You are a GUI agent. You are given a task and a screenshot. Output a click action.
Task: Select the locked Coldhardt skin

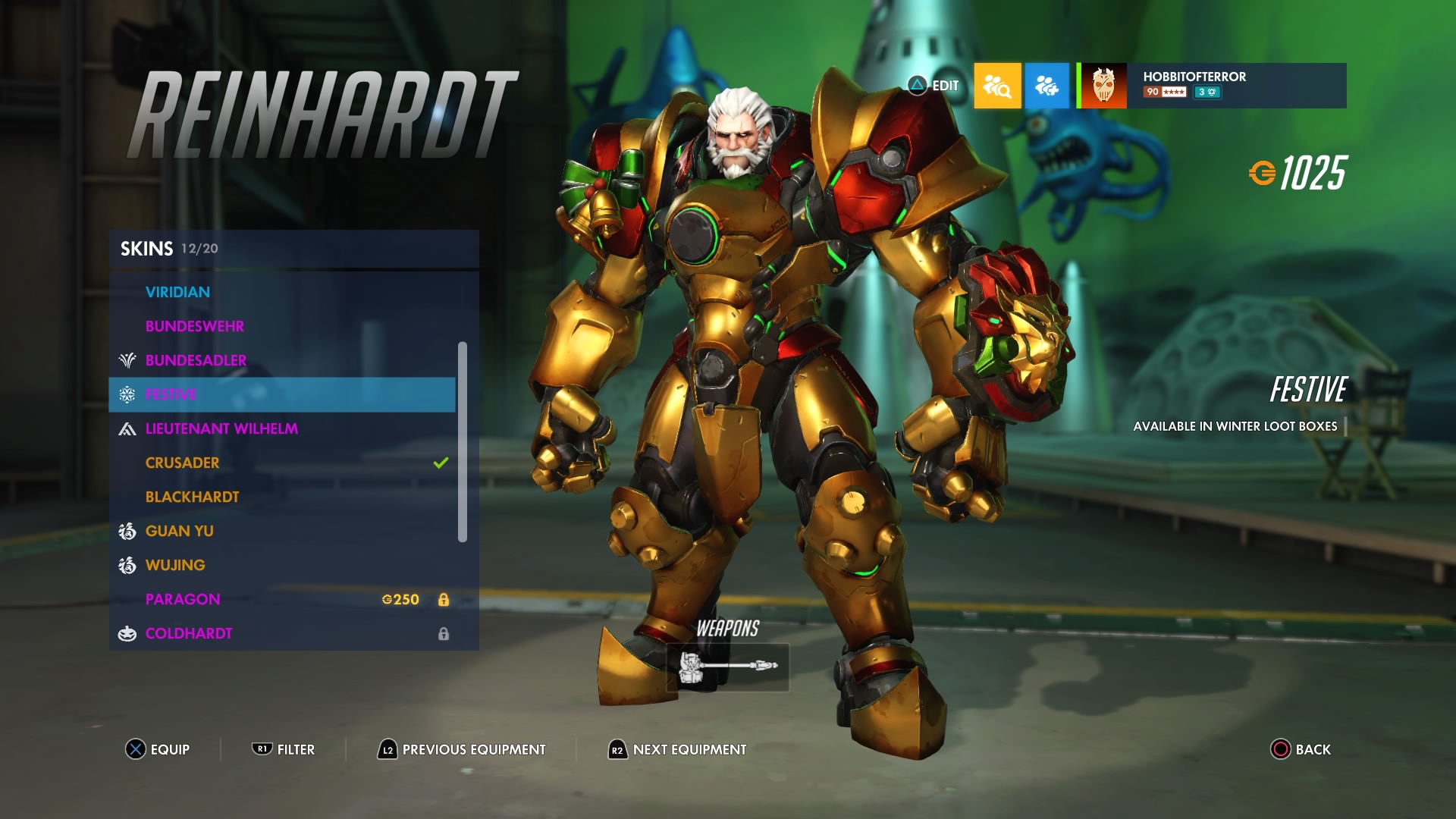coord(189,633)
